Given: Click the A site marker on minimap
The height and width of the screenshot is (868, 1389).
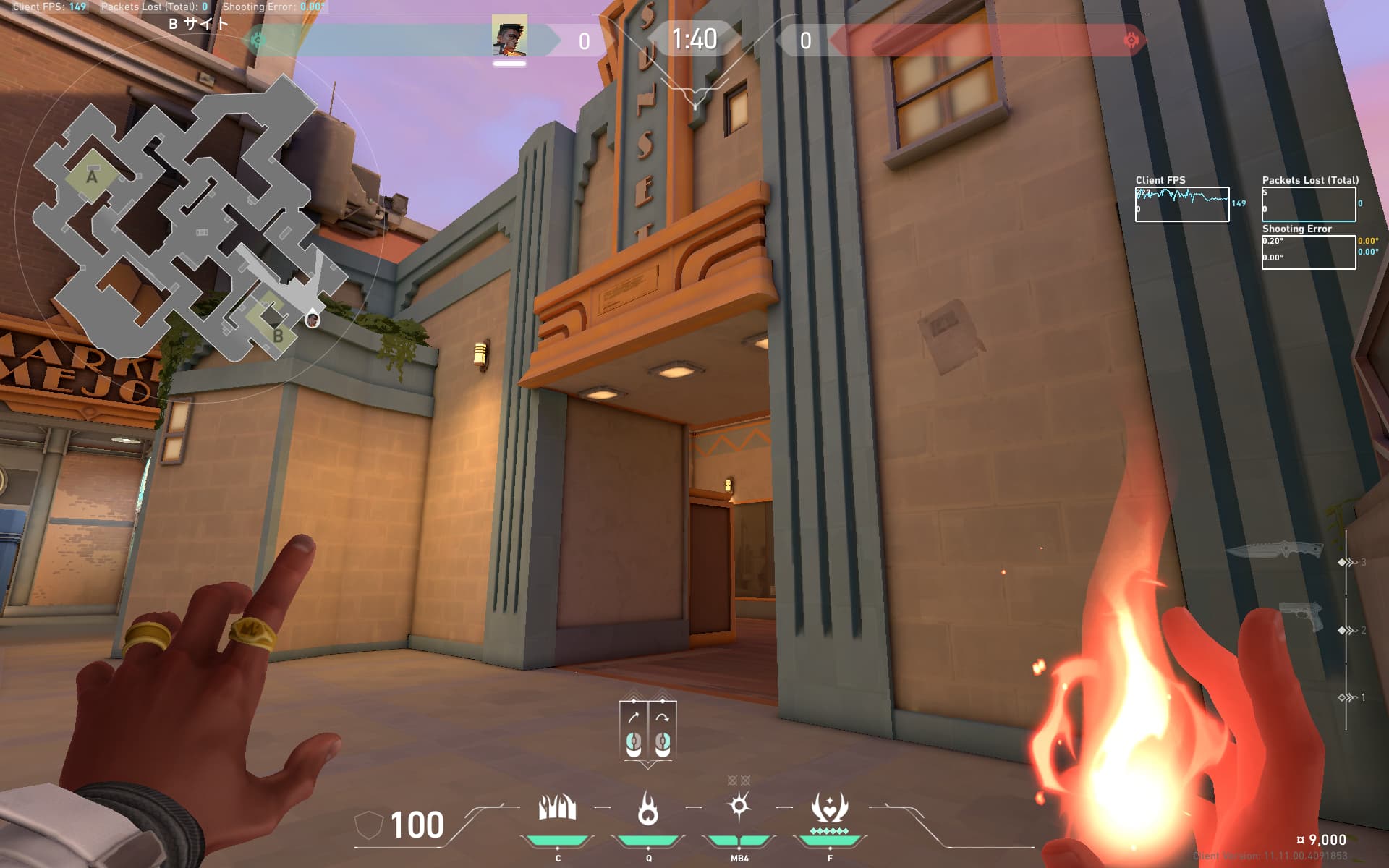Looking at the screenshot, I should point(92,176).
